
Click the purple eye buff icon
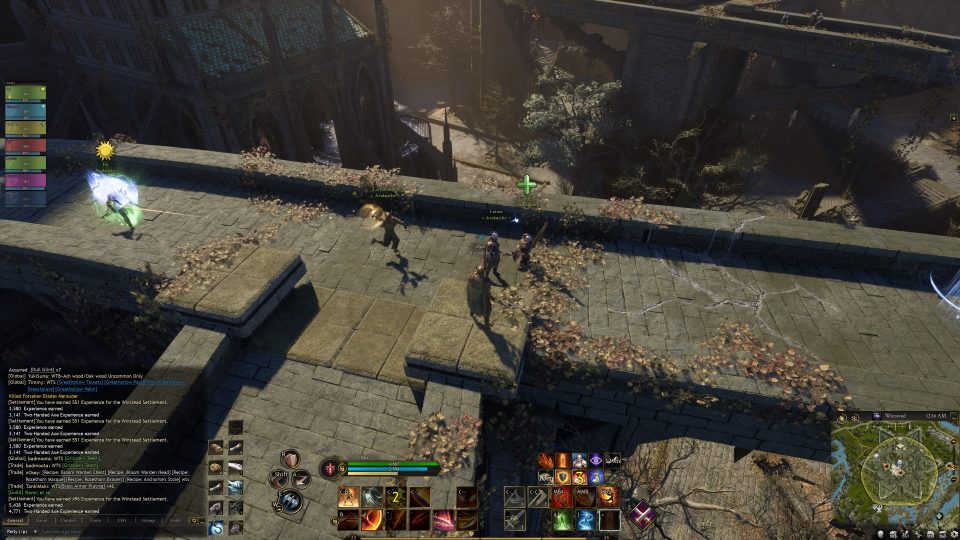point(596,460)
